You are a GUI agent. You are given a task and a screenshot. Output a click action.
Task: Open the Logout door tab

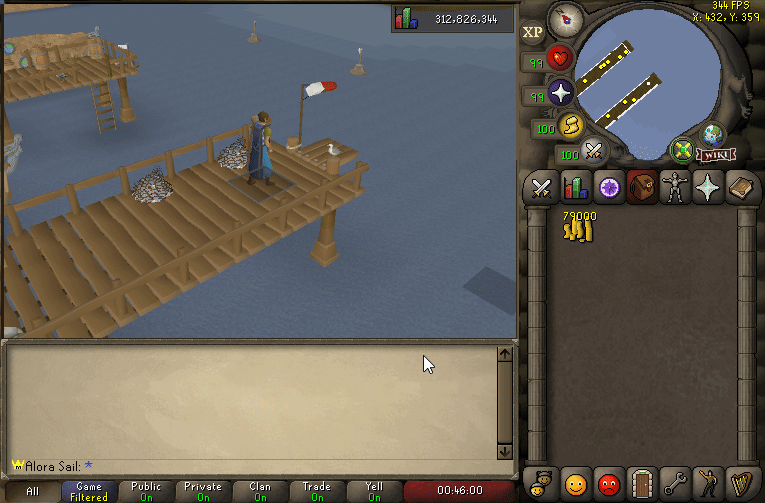pos(641,485)
